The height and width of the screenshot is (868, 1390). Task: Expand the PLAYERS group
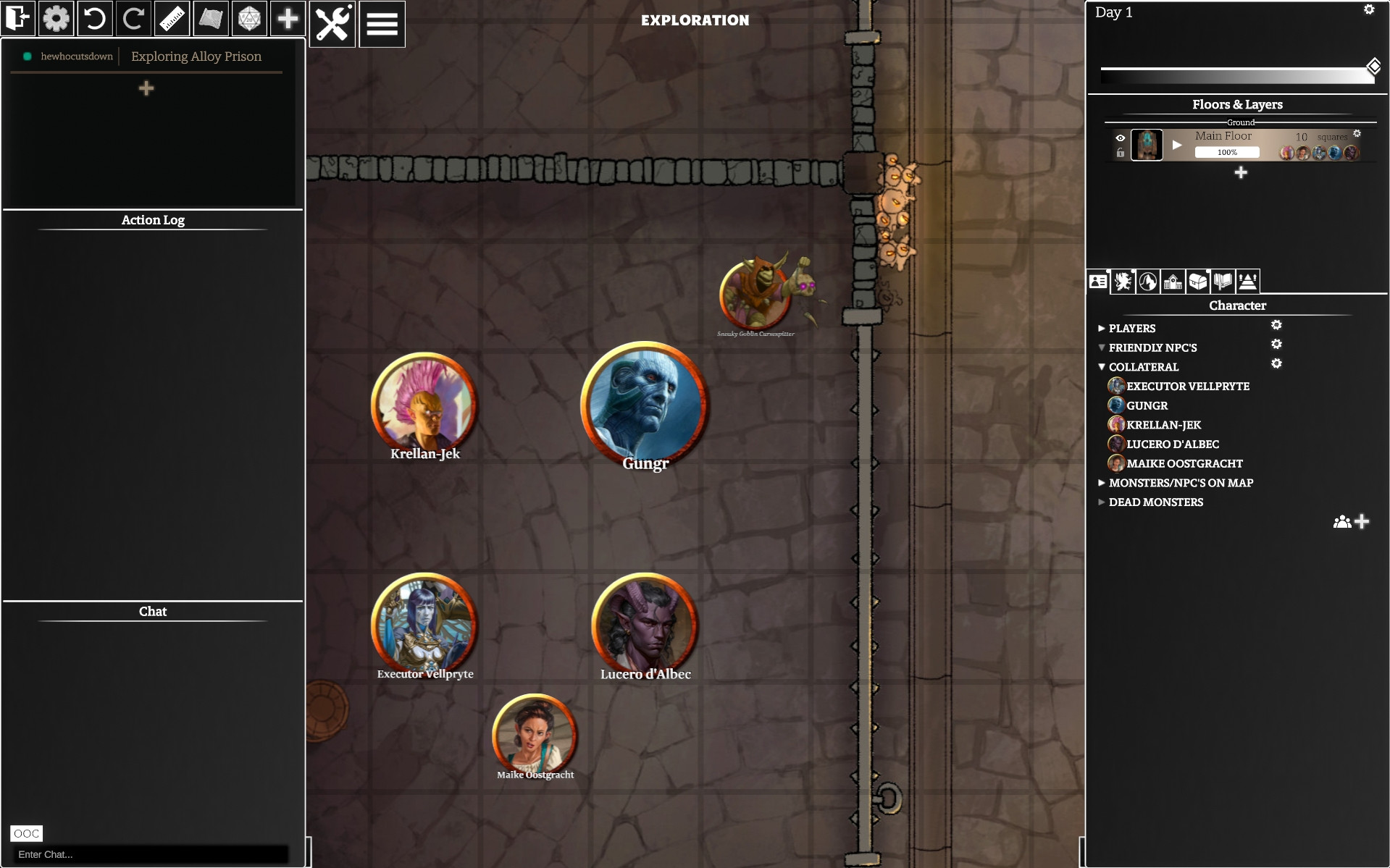click(x=1102, y=329)
